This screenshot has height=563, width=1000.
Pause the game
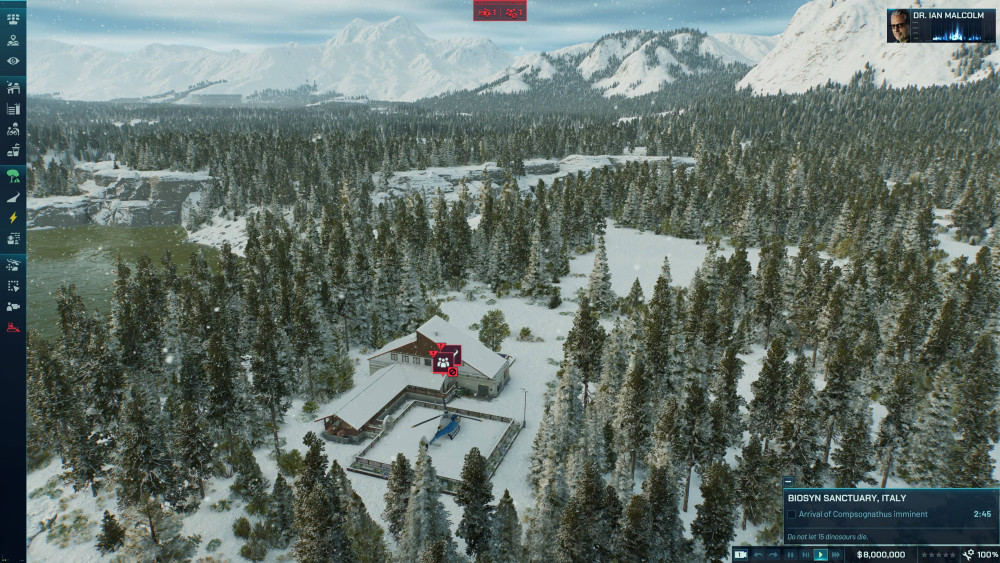coord(790,554)
